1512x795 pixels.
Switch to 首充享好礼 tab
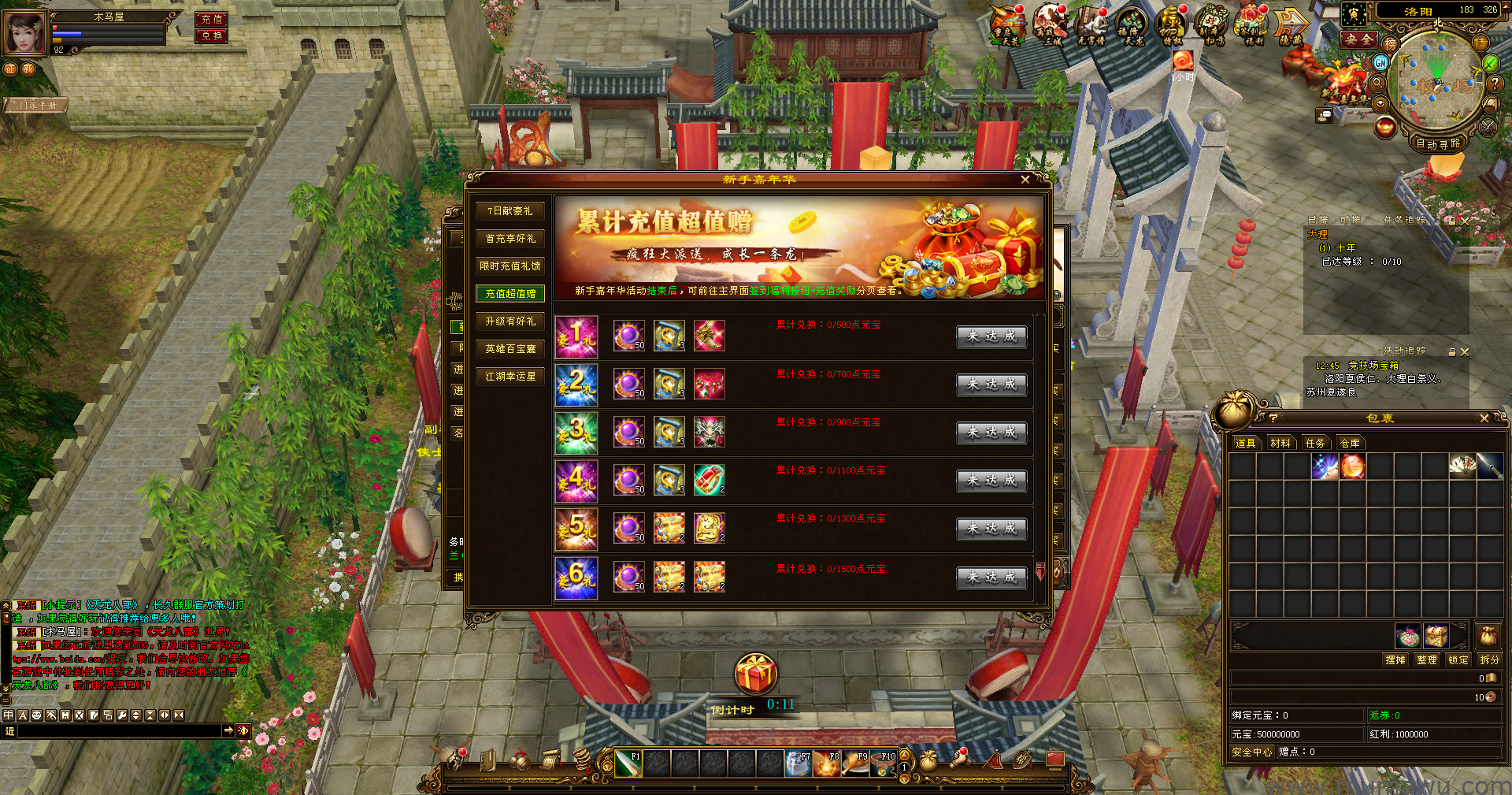510,239
